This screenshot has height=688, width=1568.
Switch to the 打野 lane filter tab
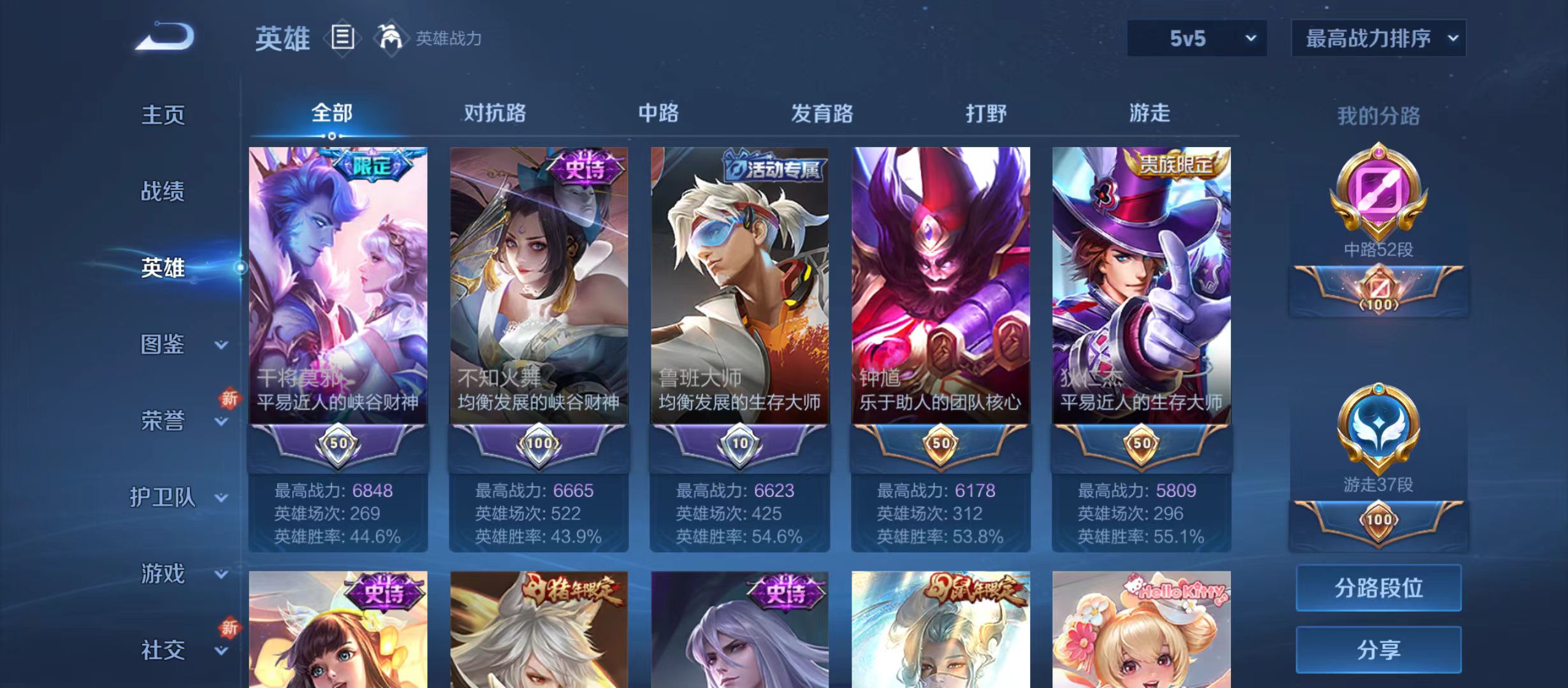[987, 113]
